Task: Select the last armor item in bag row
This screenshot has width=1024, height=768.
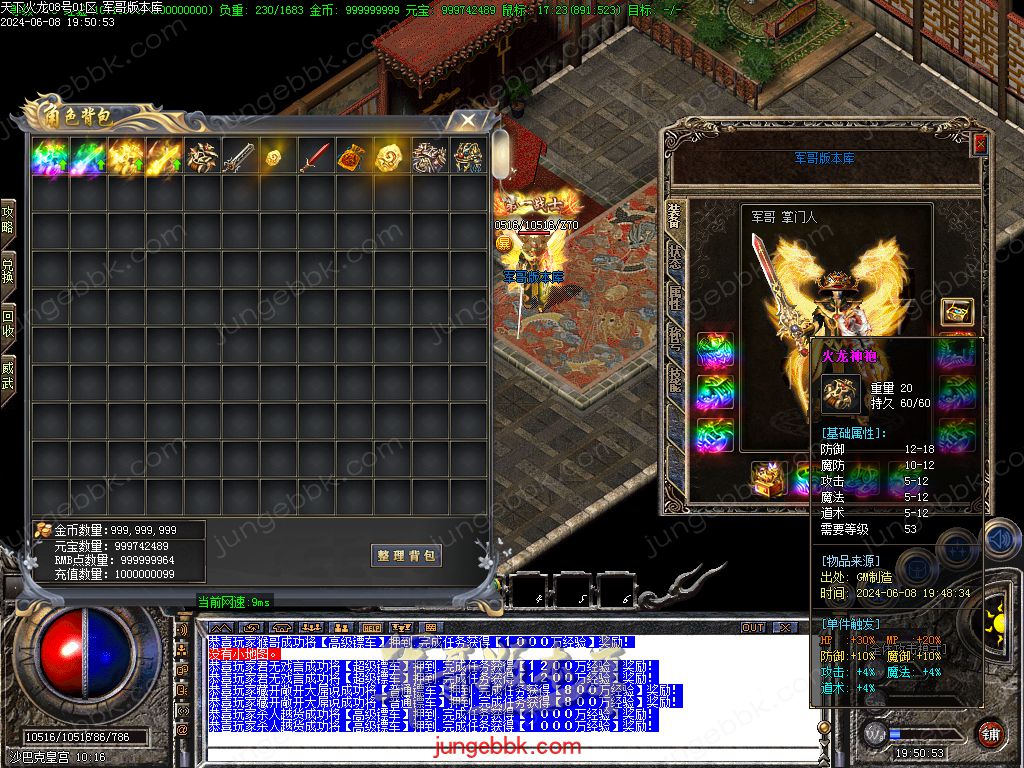Action: pos(468,157)
